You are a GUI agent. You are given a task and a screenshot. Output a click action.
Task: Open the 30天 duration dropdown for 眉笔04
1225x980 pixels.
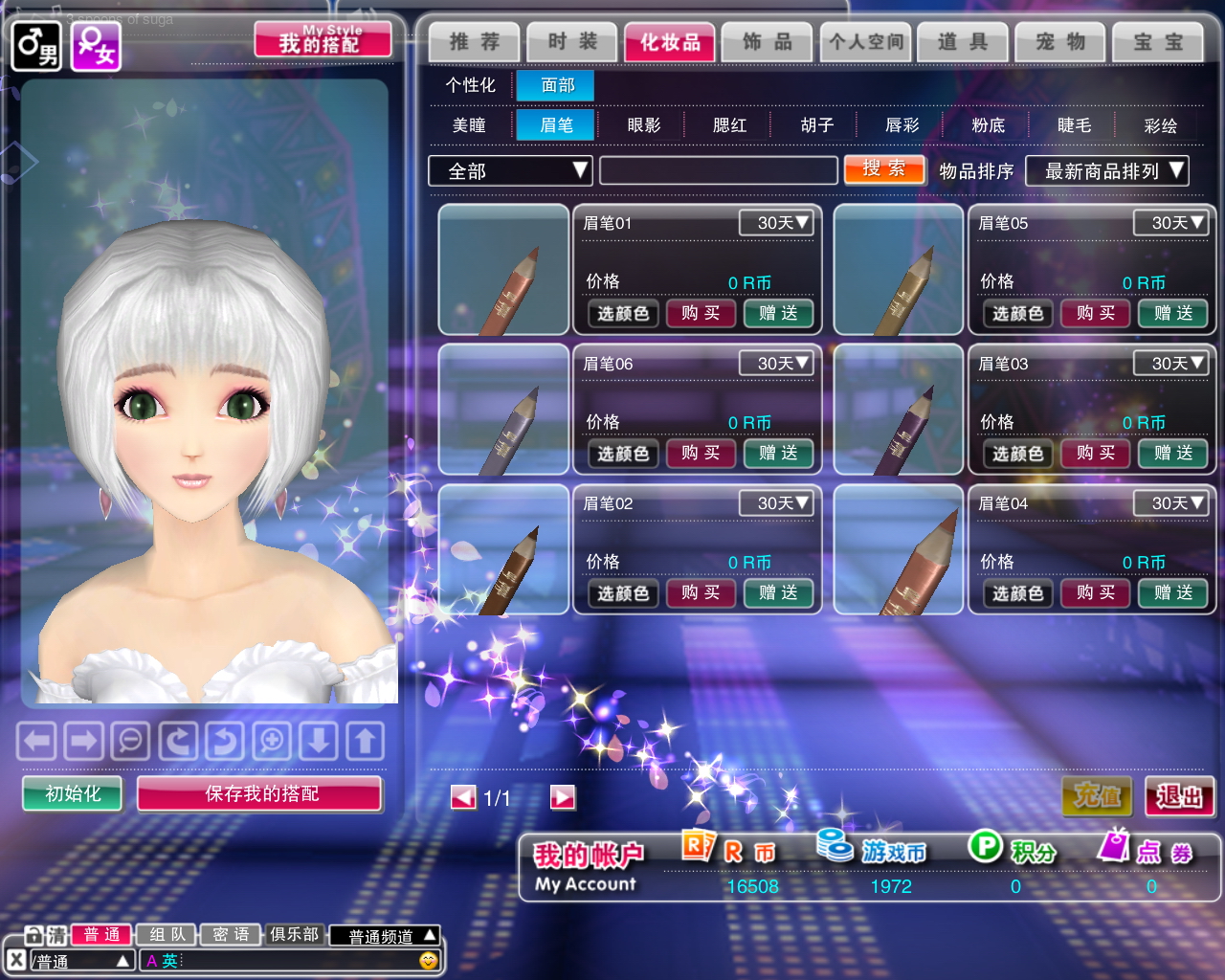coord(1169,503)
